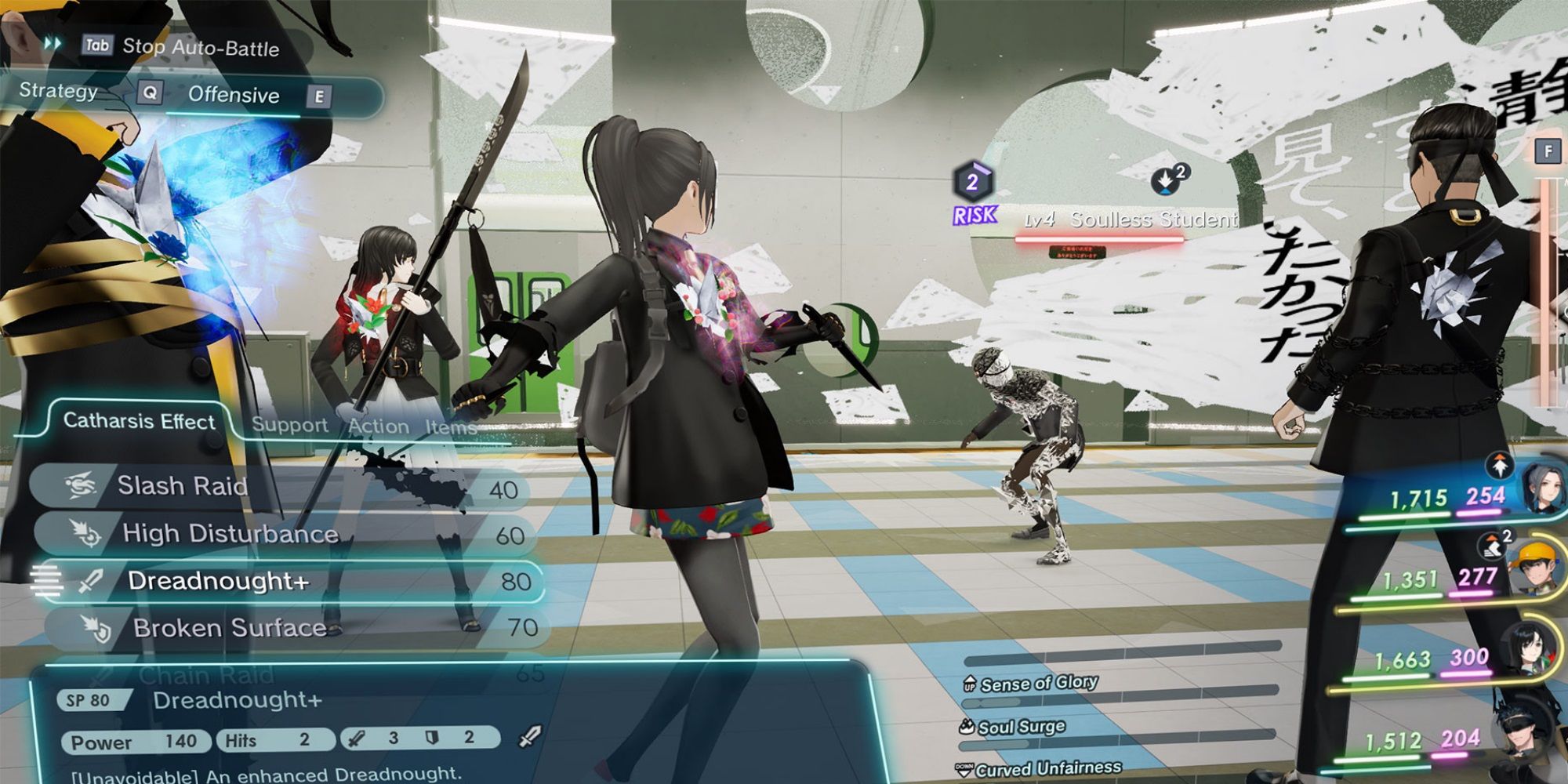Switch strategy to Offensive
Image resolution: width=1568 pixels, height=784 pixels.
click(x=233, y=96)
